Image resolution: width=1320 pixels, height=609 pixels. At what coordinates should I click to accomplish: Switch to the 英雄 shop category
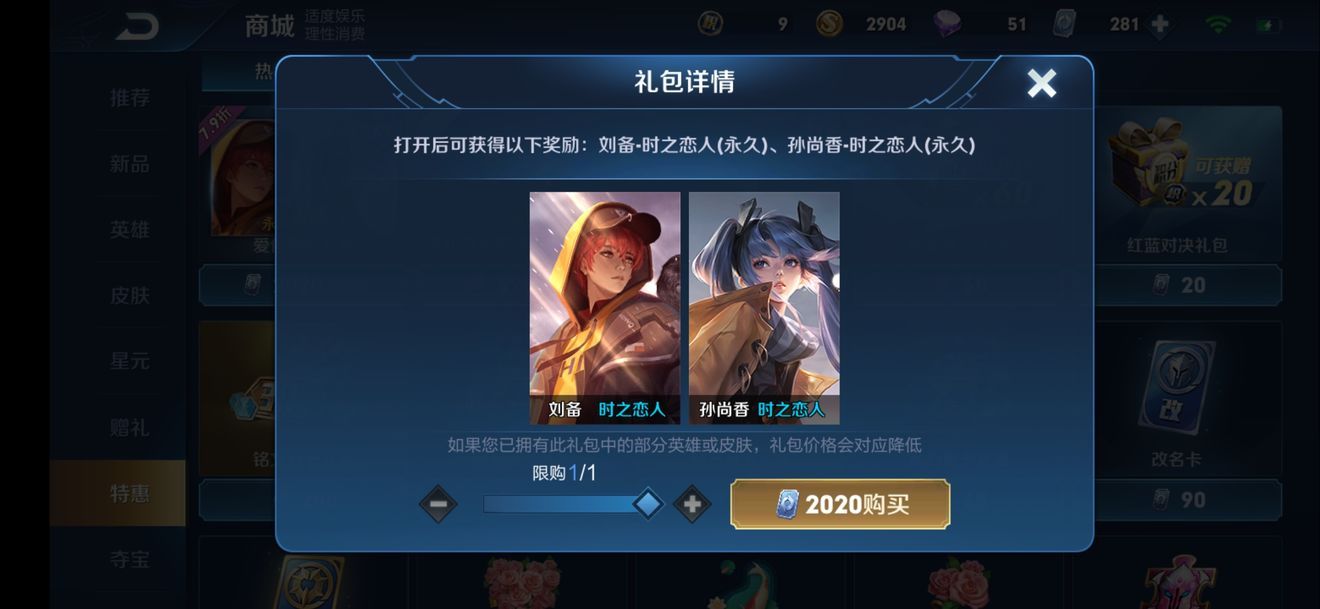pos(129,230)
